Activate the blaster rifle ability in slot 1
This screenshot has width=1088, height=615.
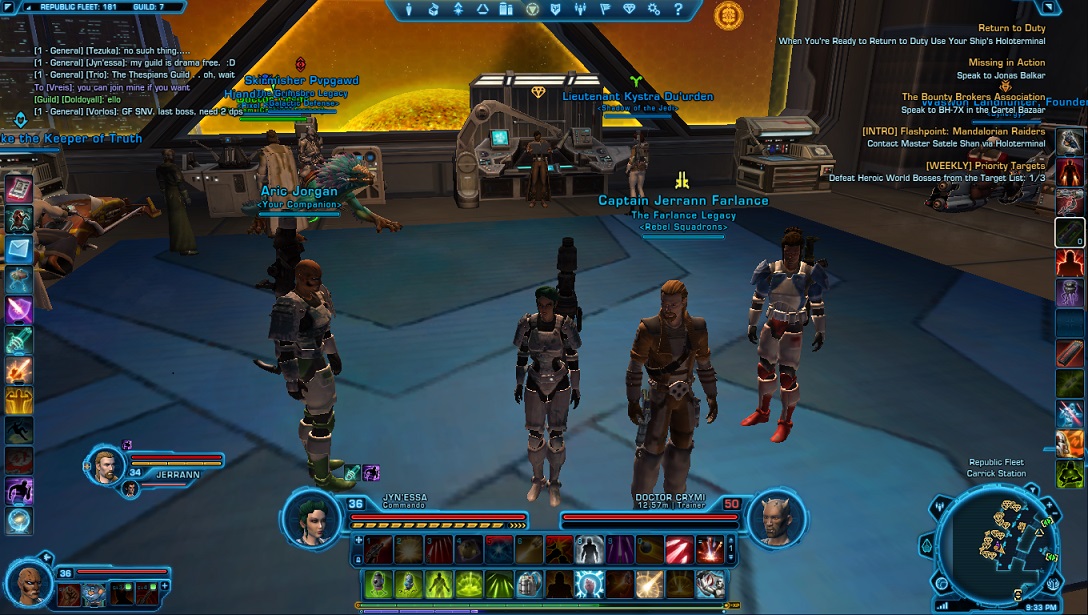[x=380, y=548]
